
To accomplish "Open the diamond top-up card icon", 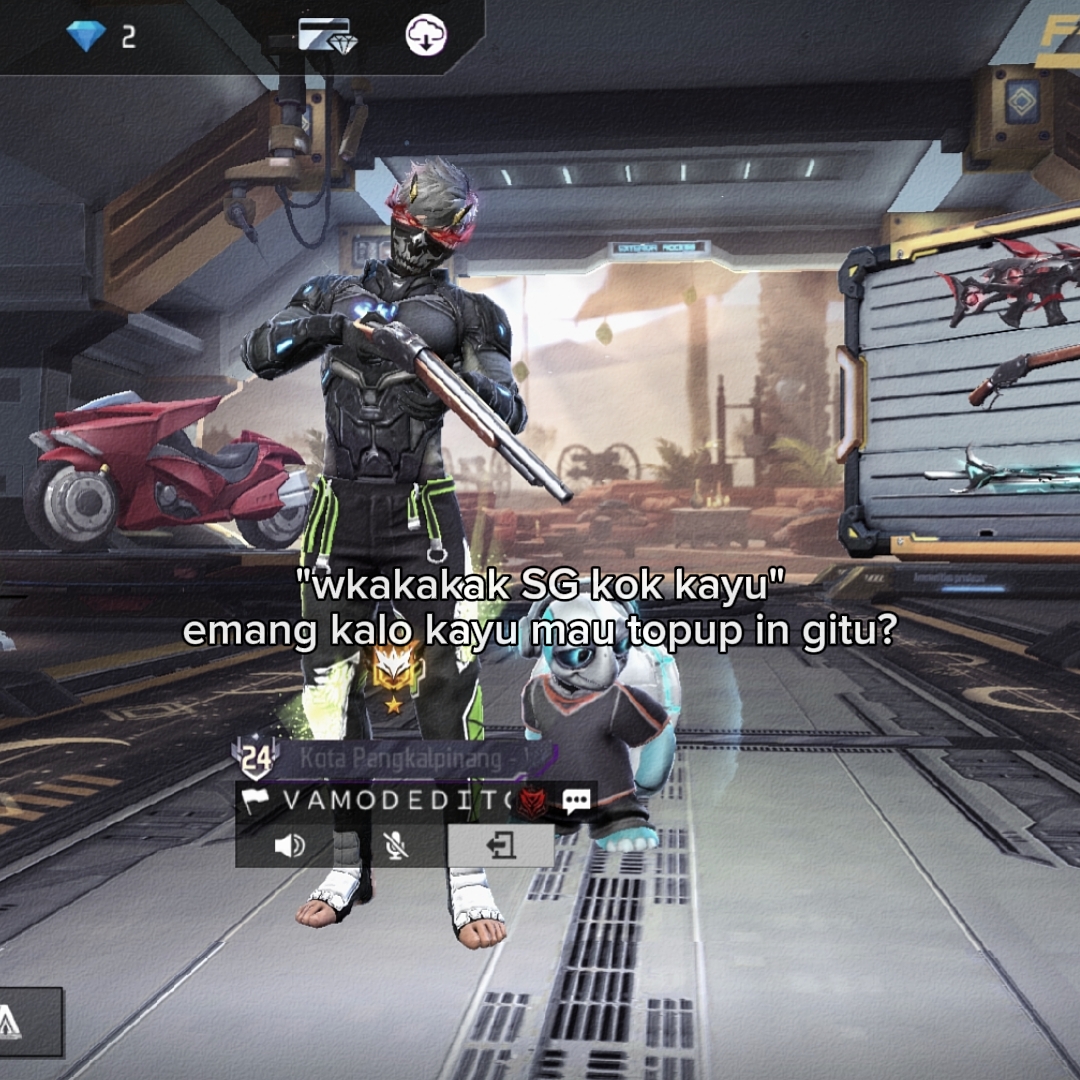I will click(327, 36).
